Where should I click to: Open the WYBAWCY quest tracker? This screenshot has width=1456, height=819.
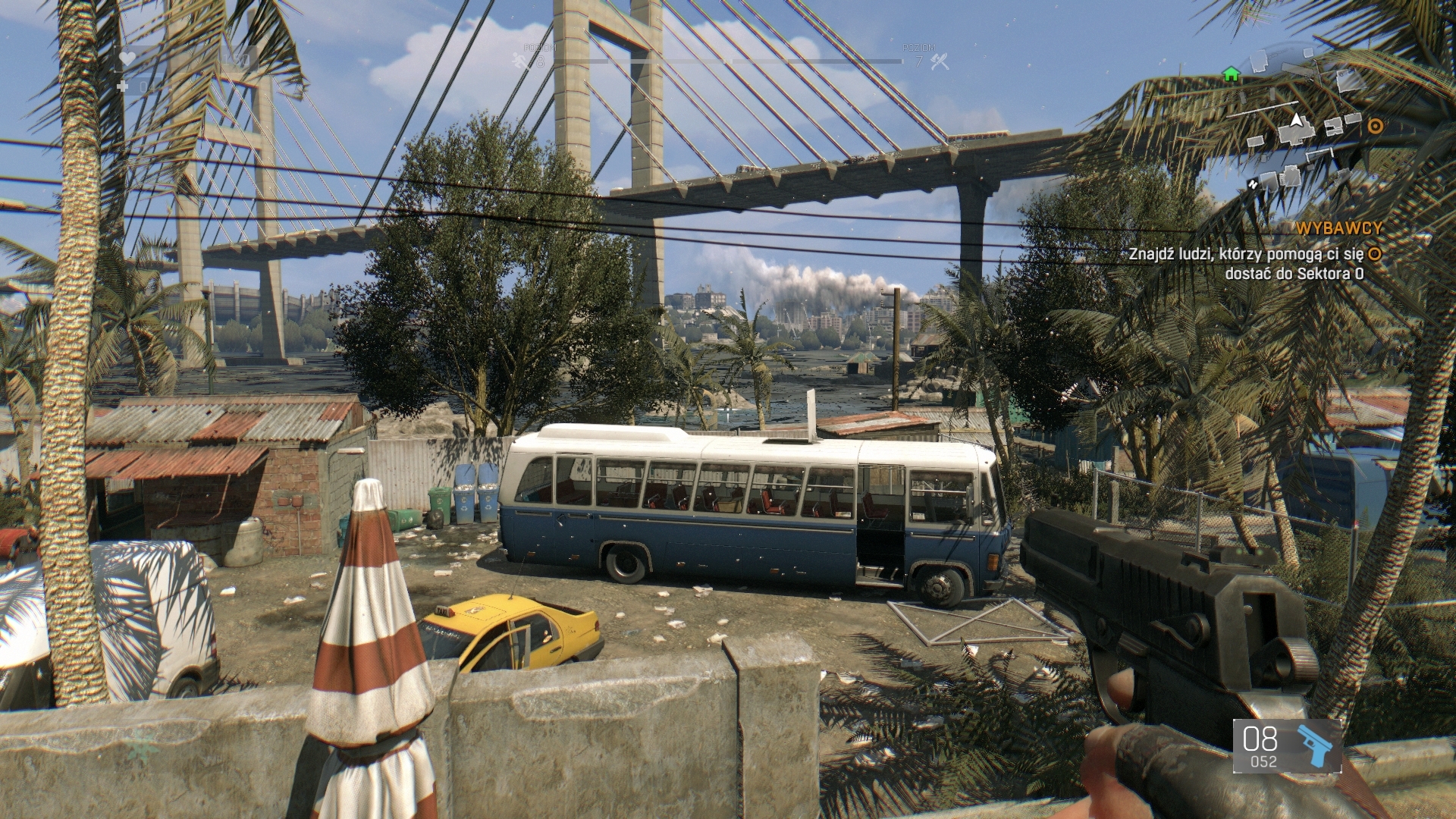pyautogui.click(x=1339, y=227)
